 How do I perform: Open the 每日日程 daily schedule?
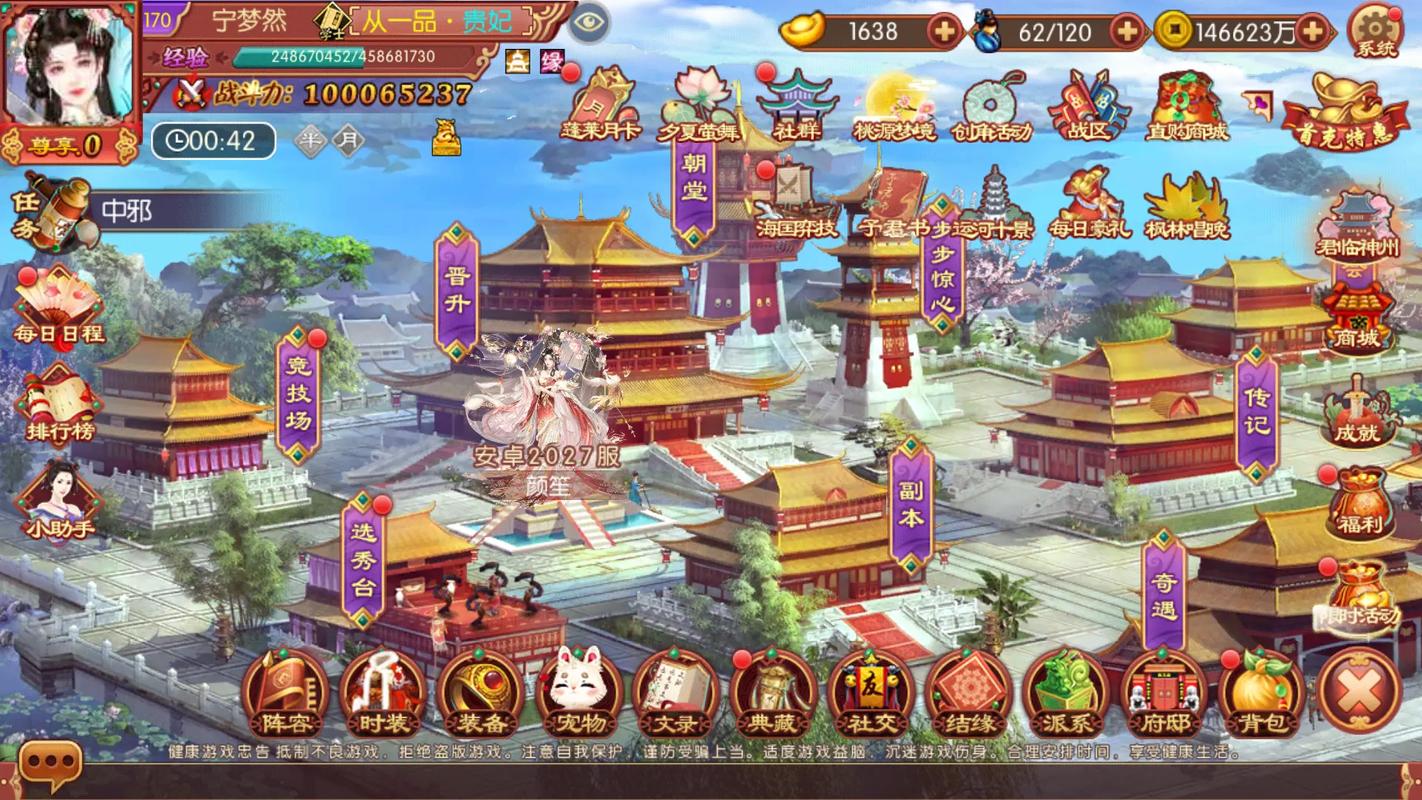pos(58,305)
